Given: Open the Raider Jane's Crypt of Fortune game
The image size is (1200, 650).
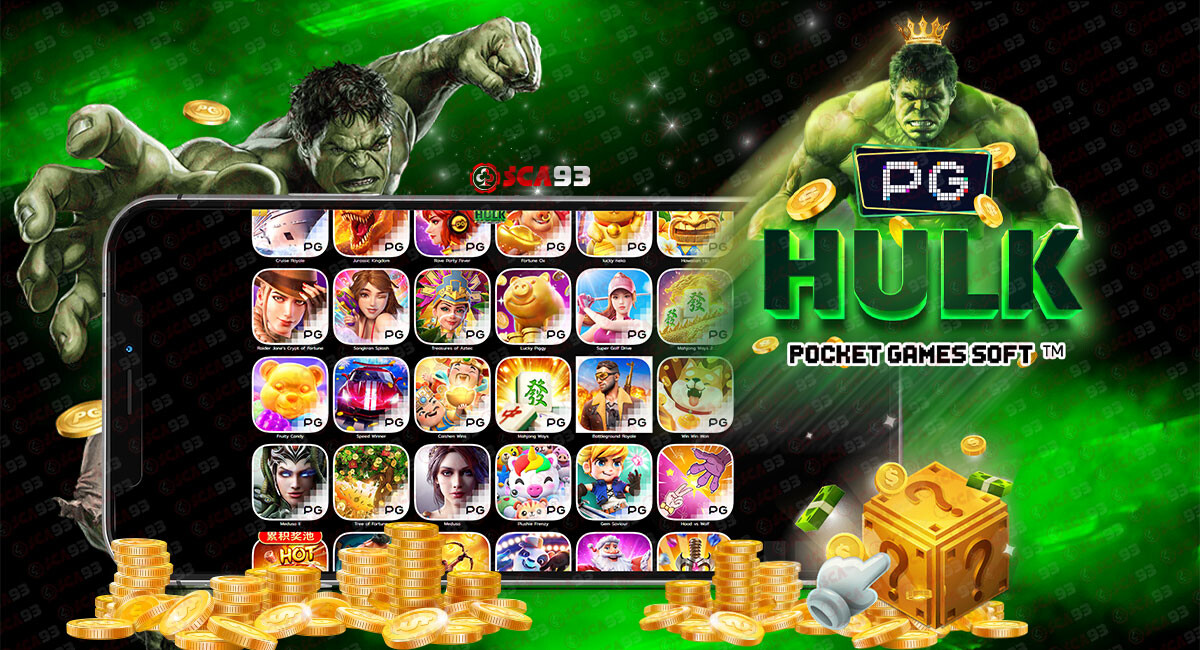Looking at the screenshot, I should (290, 305).
